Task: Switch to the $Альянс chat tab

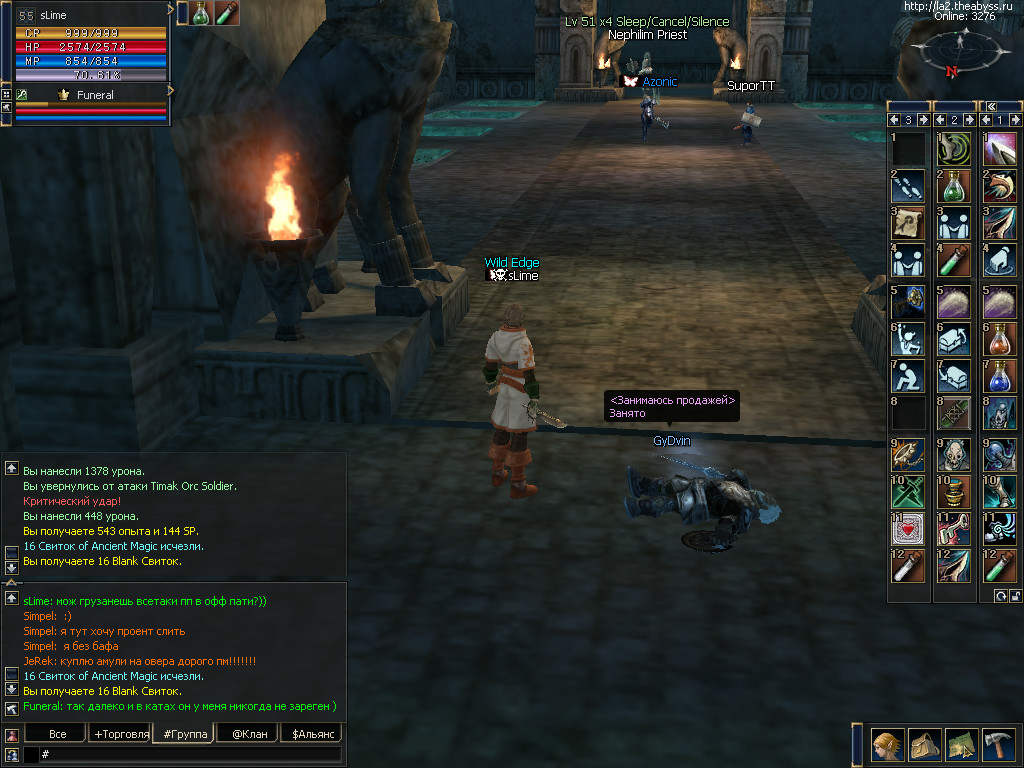Action: (x=311, y=734)
